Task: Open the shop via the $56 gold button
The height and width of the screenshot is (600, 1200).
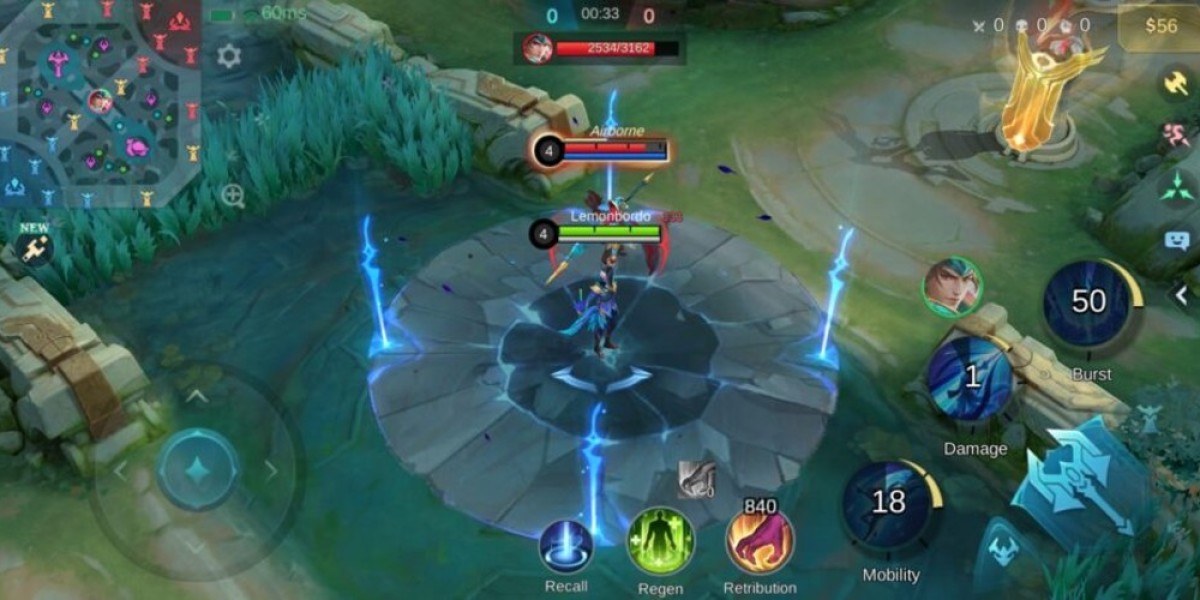Action: [x=1158, y=27]
